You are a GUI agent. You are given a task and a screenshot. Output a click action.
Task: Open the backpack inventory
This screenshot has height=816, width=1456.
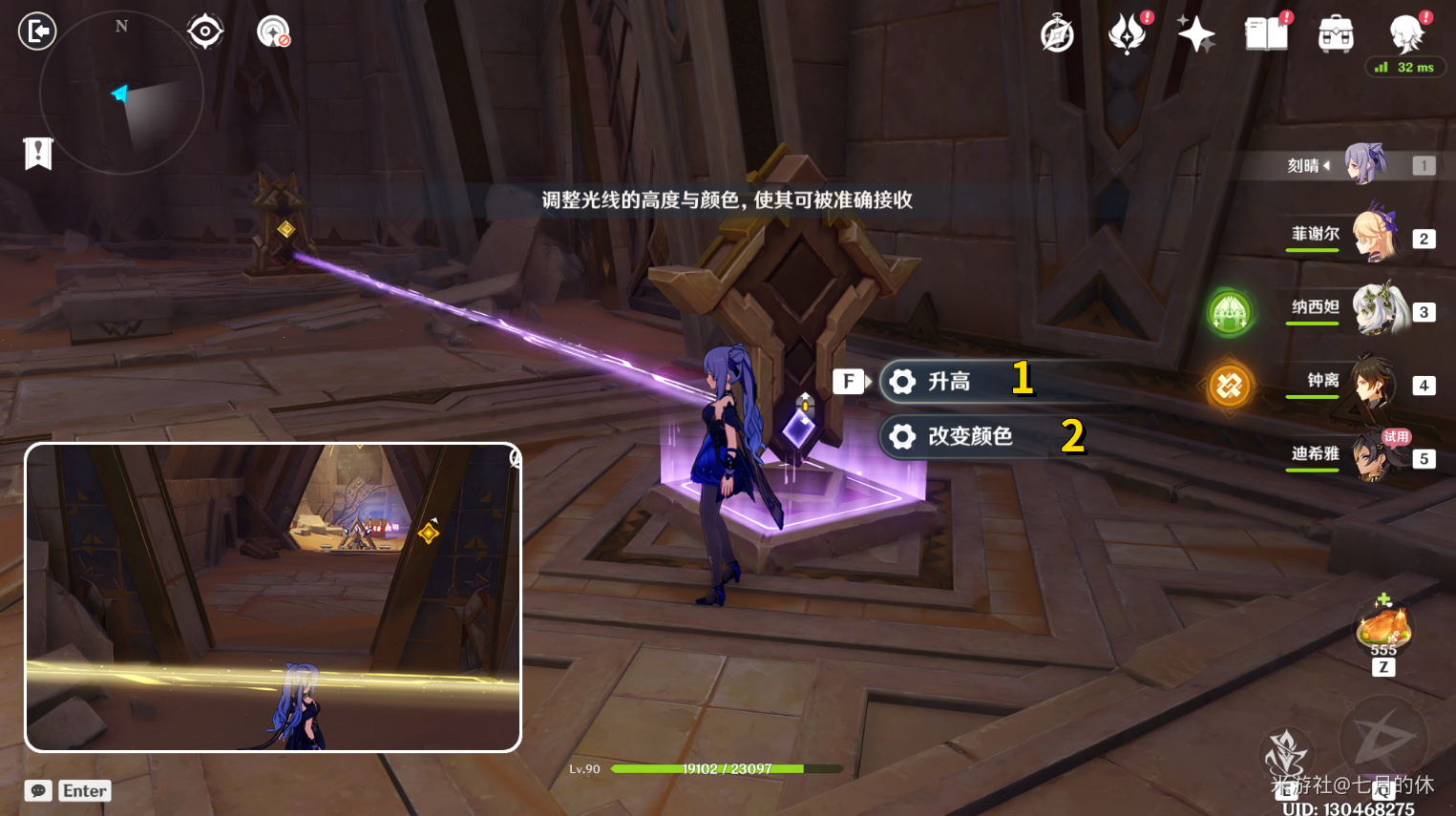coord(1336,34)
